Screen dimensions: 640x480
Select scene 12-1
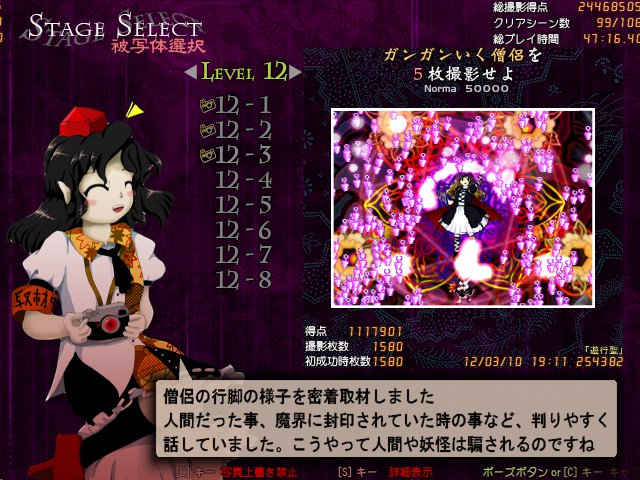(x=243, y=104)
